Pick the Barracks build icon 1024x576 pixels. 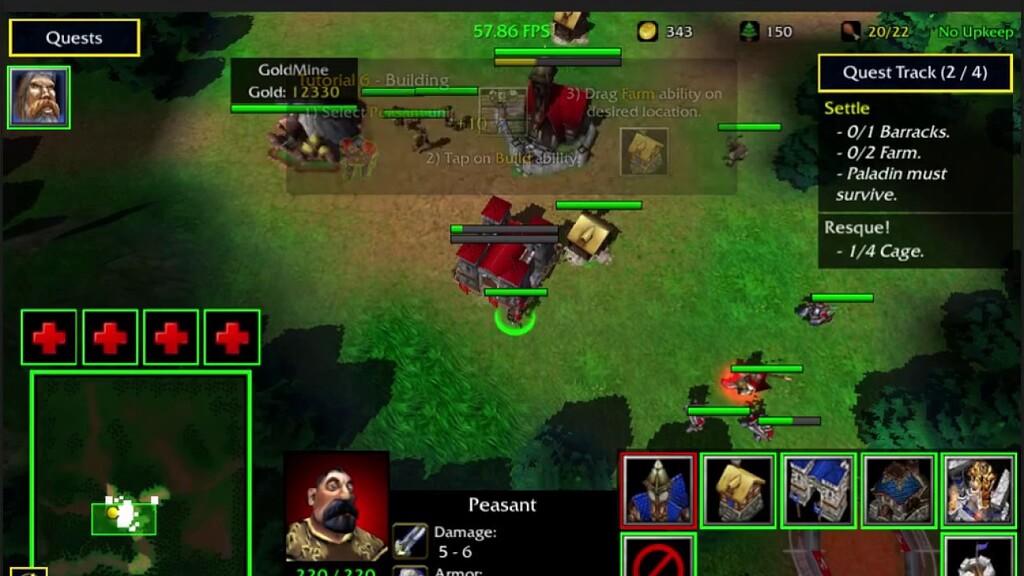point(818,490)
